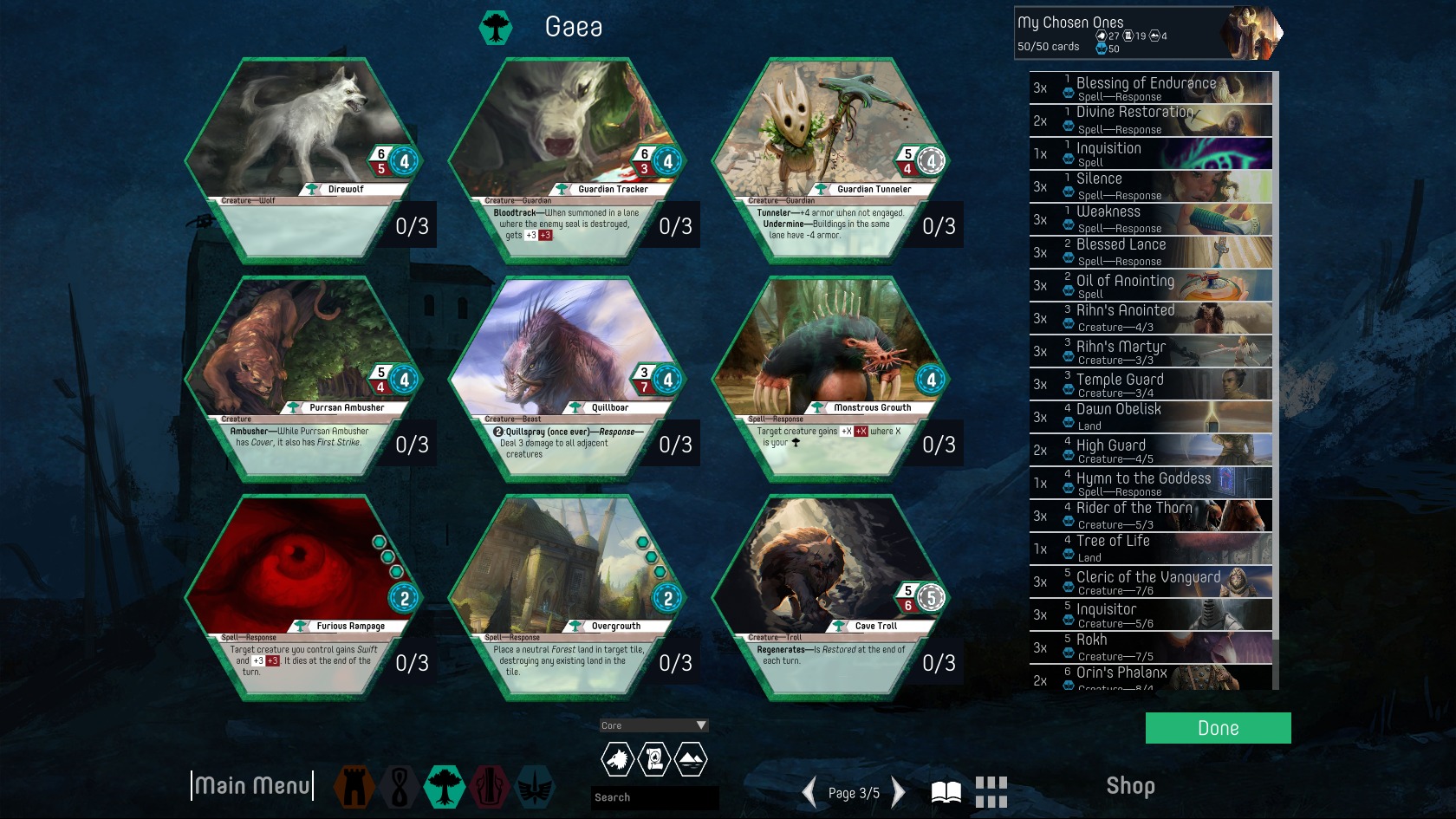Screen dimensions: 1456x819
Task: Return to the Main Menu
Action: point(251,786)
